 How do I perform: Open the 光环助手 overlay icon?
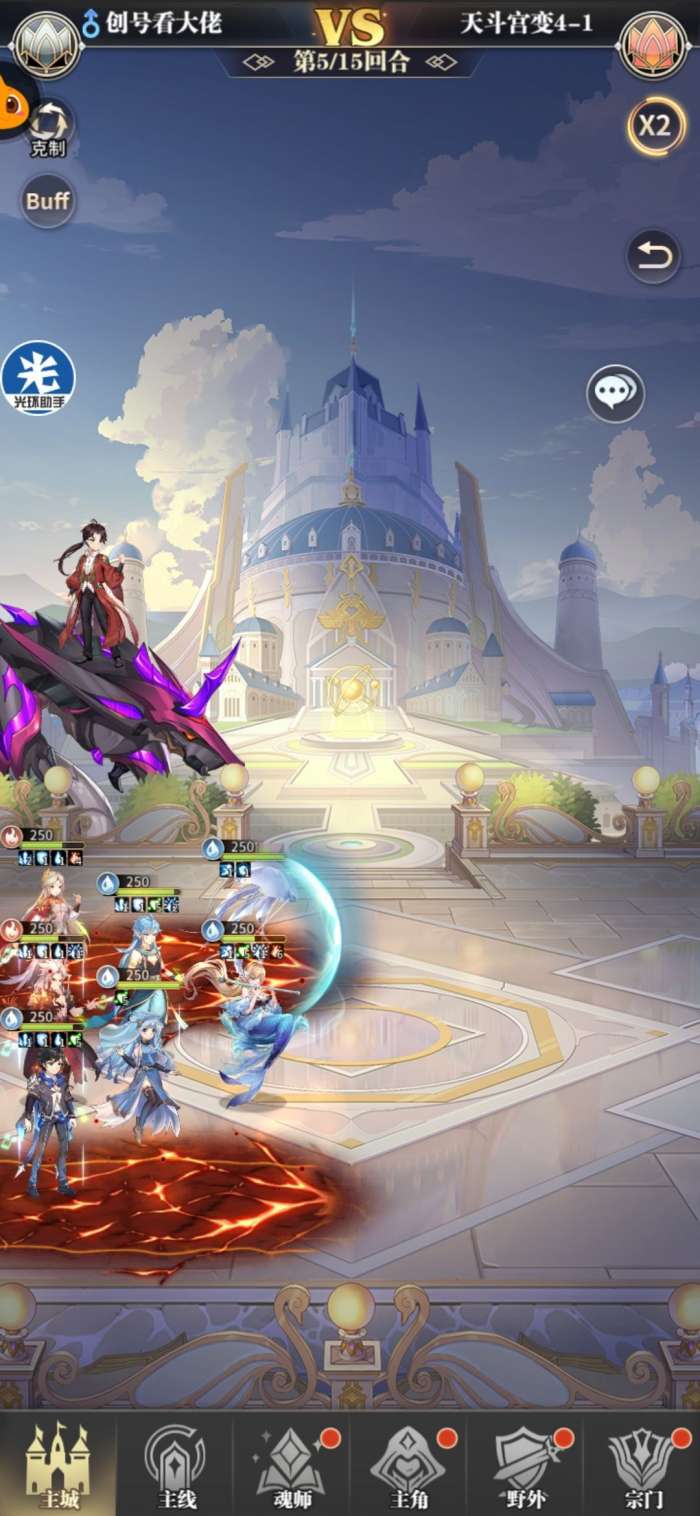(38, 378)
